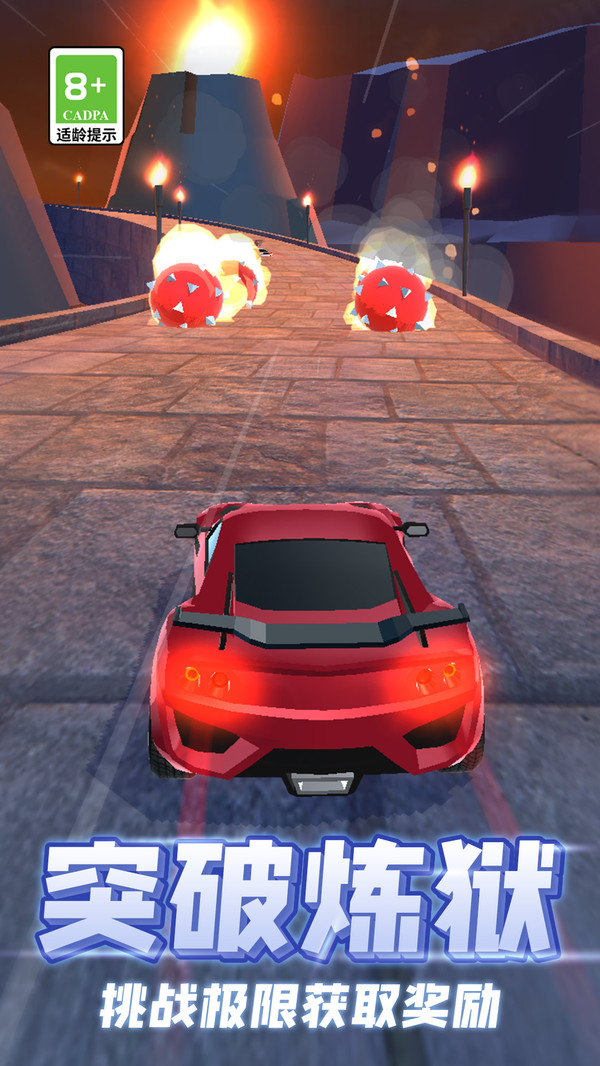600x1066 pixels.
Task: Open the CADPA 8+ age rating notice
Action: 86,96
